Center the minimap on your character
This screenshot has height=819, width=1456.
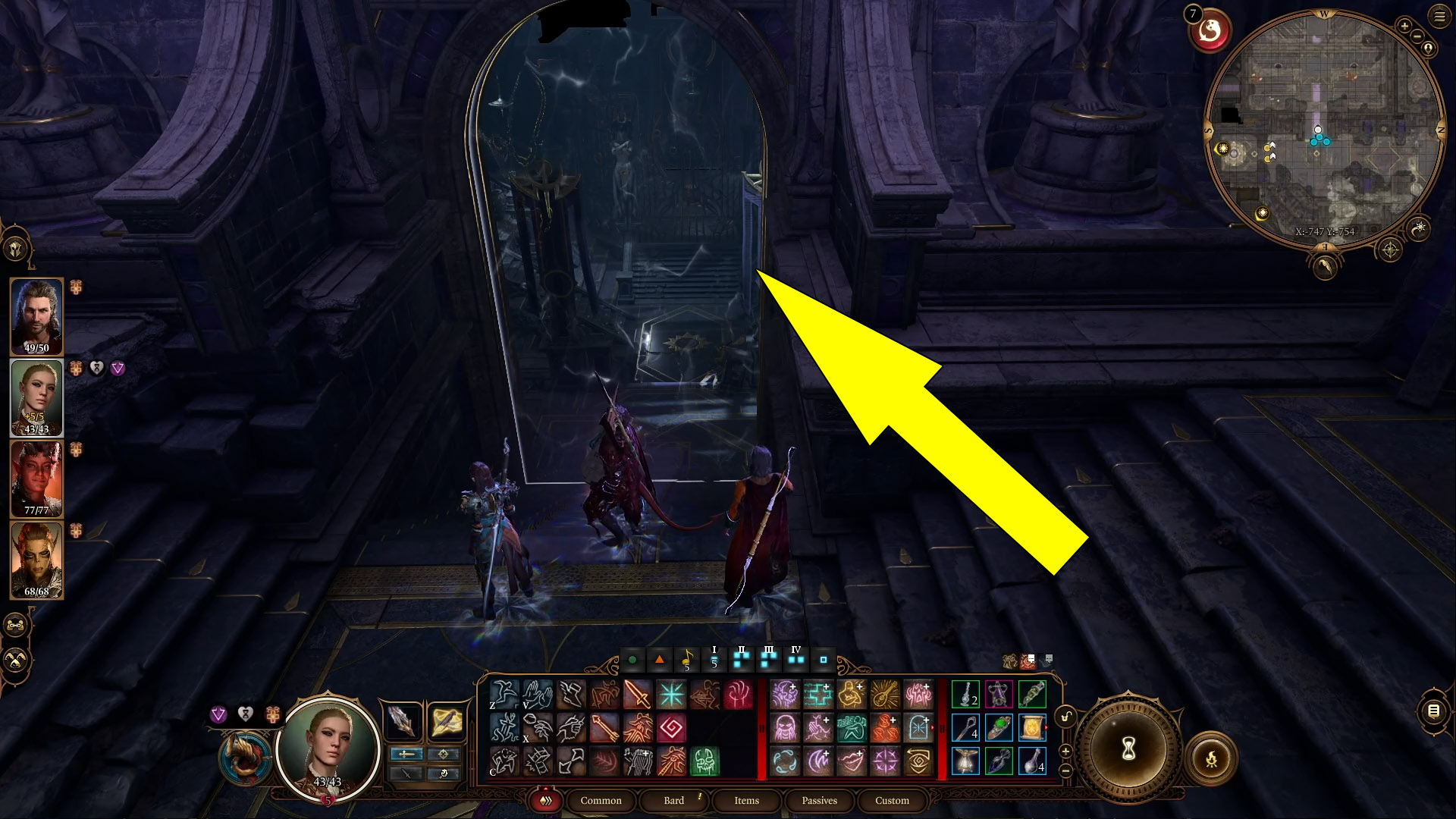click(x=1428, y=48)
